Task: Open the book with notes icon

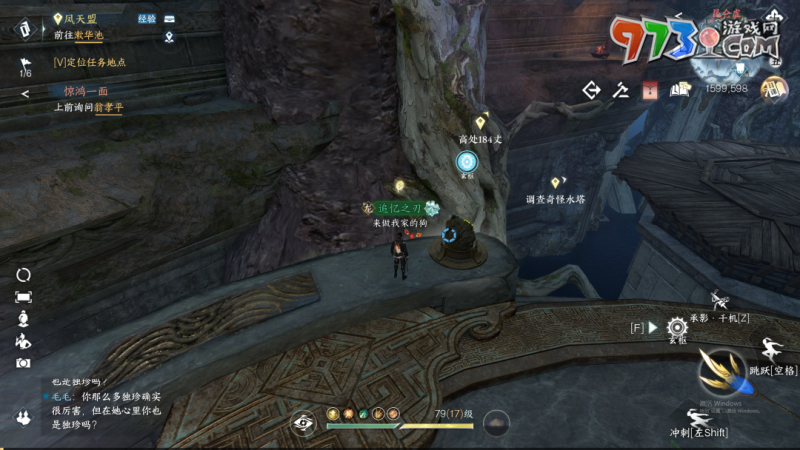Action: (681, 90)
